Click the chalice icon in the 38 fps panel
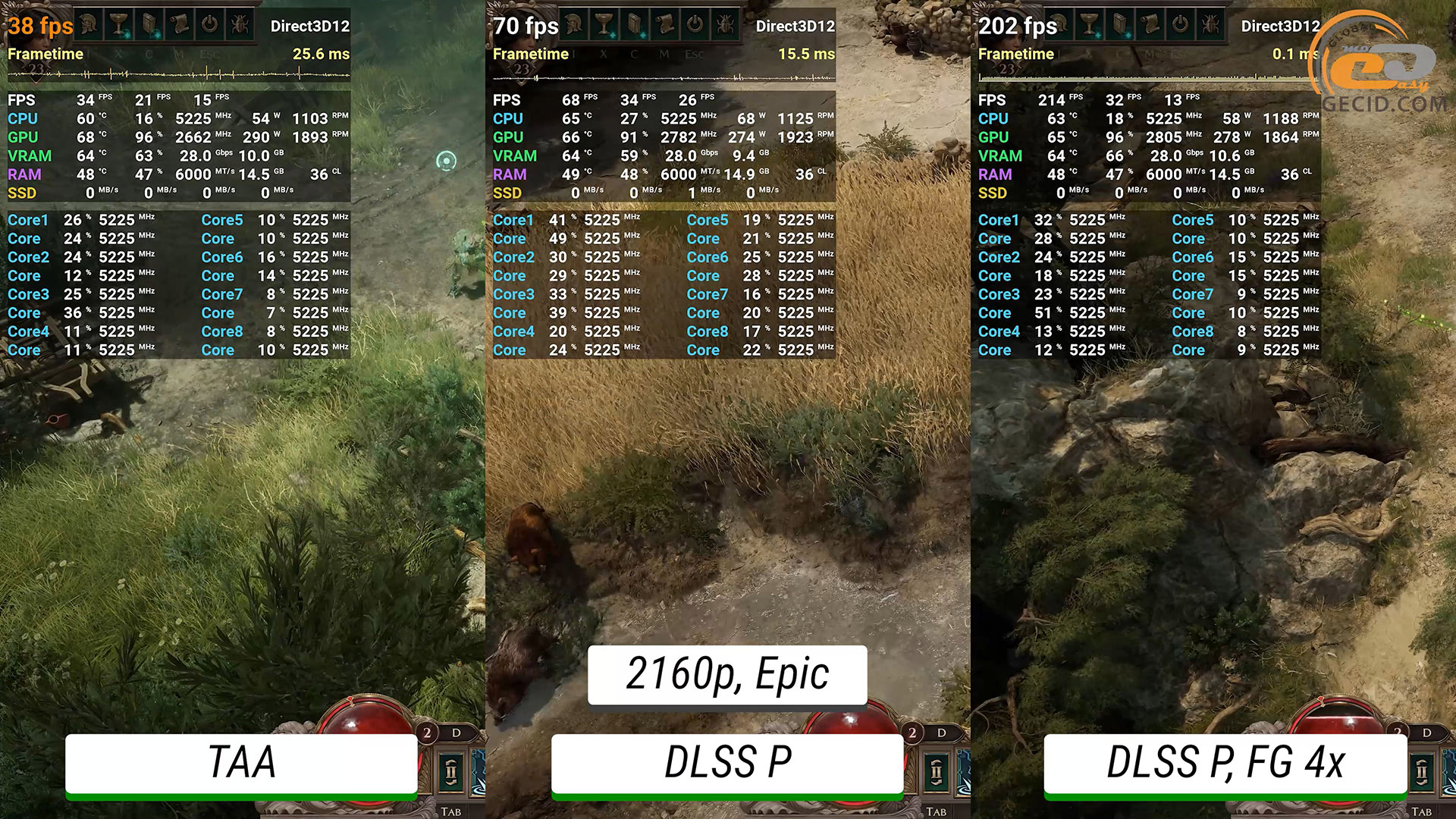The width and height of the screenshot is (1456, 819). point(119,25)
